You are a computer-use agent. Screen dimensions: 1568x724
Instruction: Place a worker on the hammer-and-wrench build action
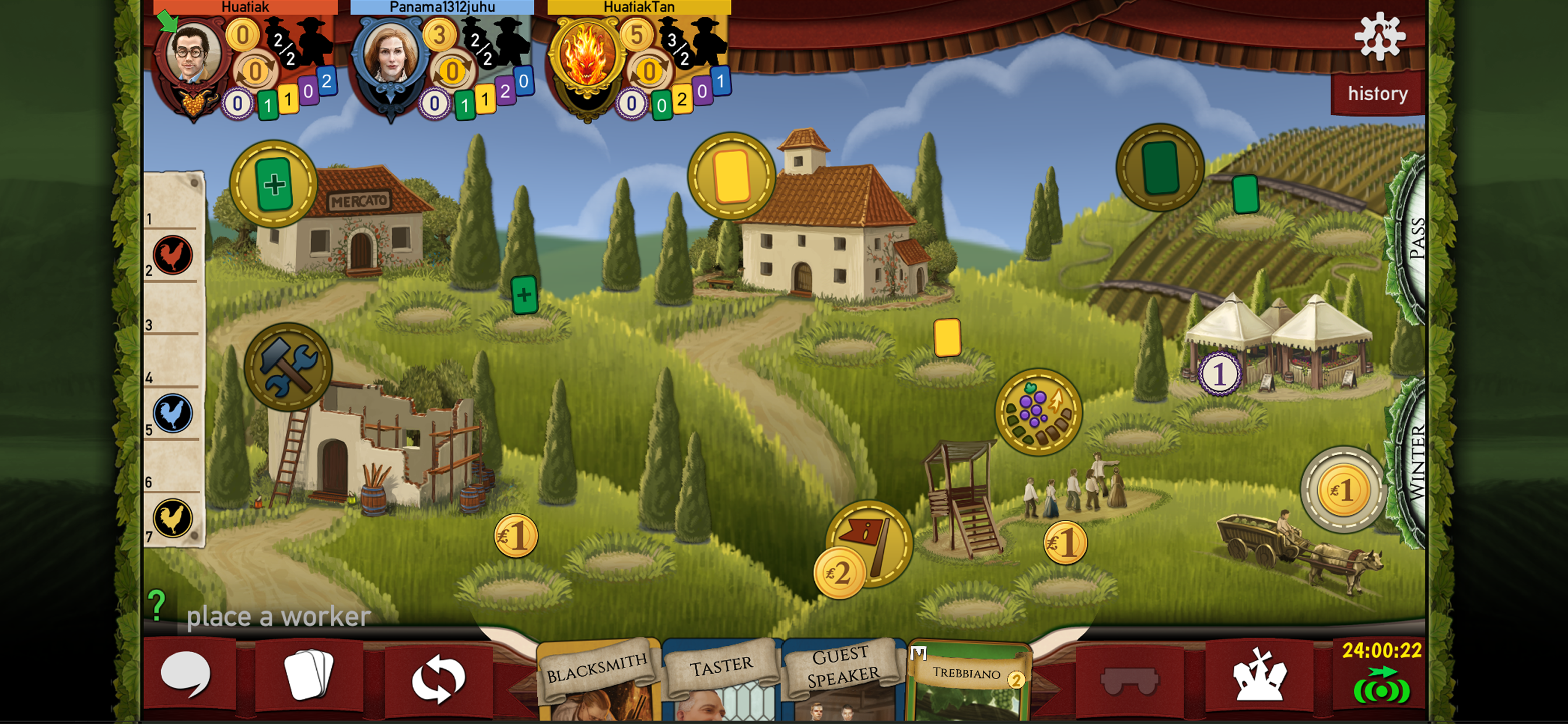288,367
